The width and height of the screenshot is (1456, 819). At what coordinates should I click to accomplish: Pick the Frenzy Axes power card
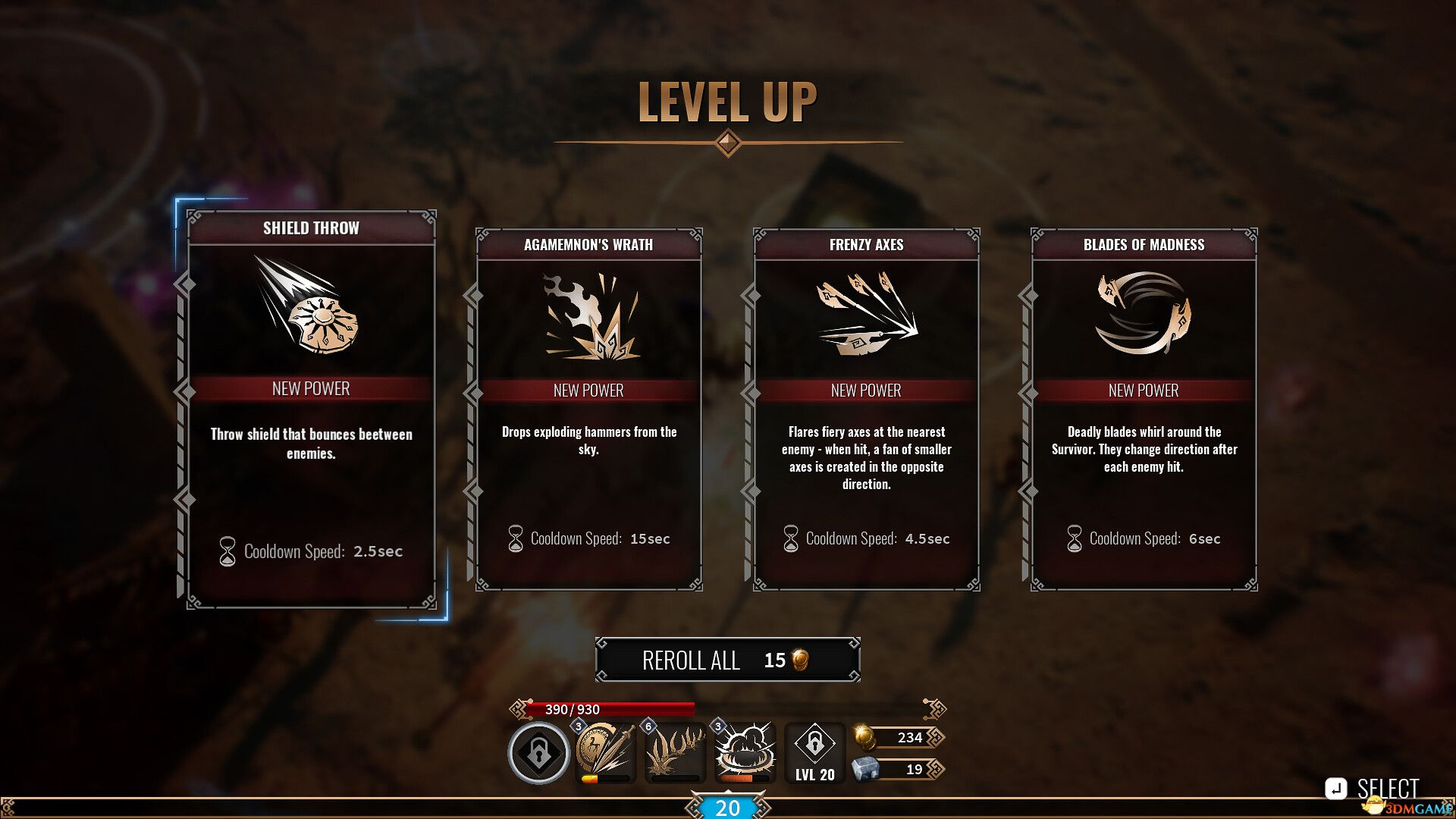866,409
